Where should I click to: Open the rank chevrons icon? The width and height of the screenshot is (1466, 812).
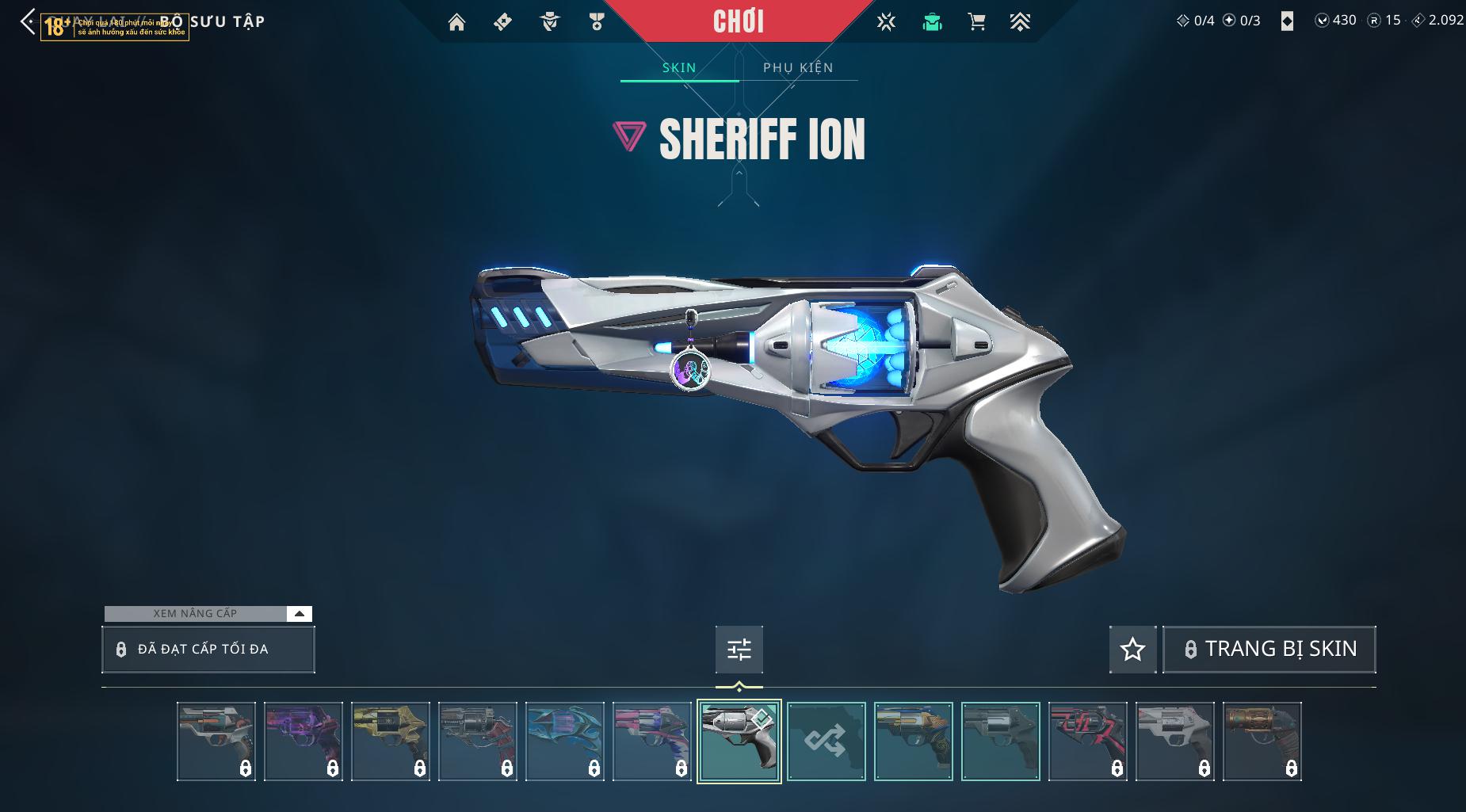[1020, 22]
